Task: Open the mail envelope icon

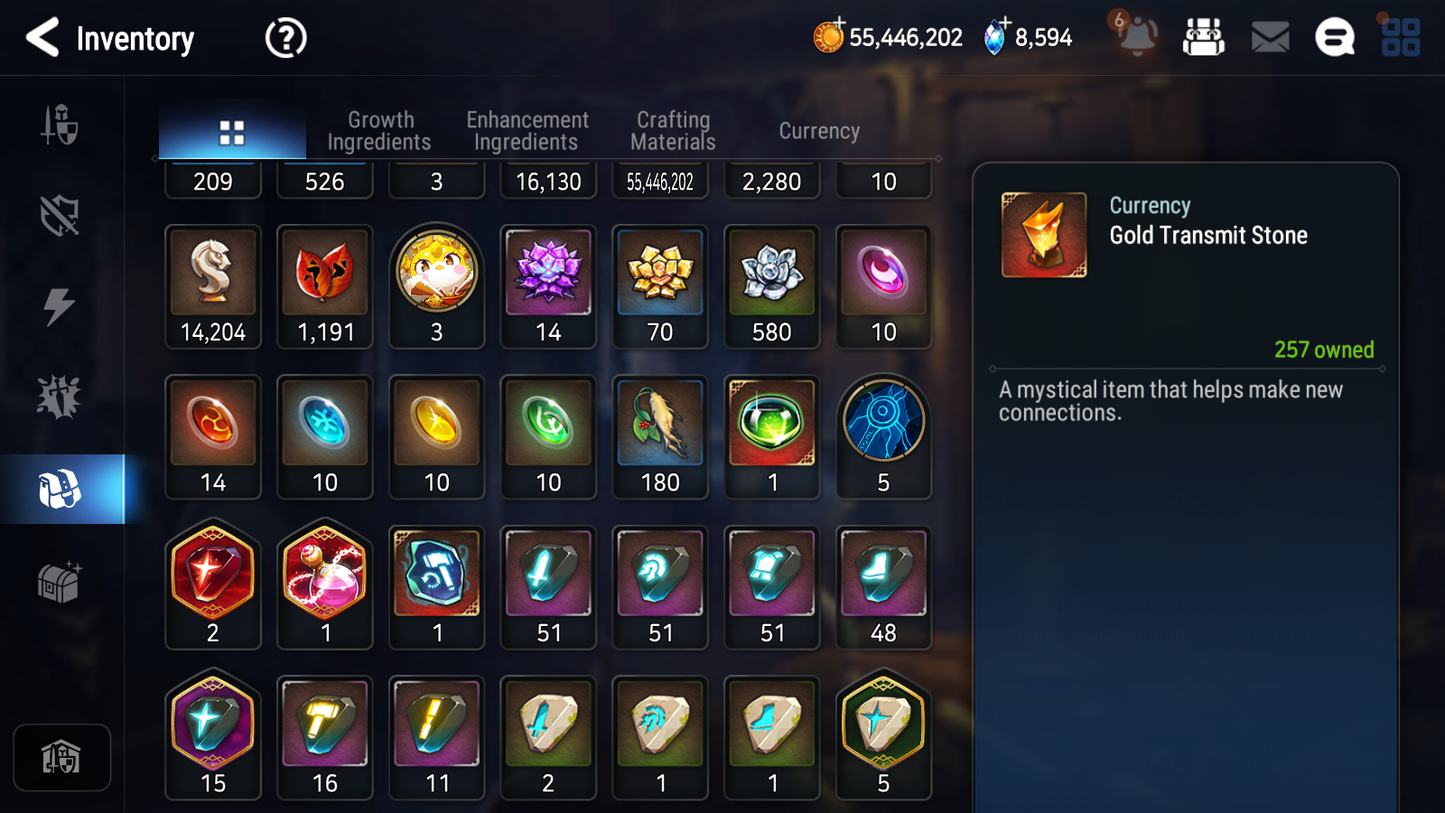Action: tap(1270, 38)
